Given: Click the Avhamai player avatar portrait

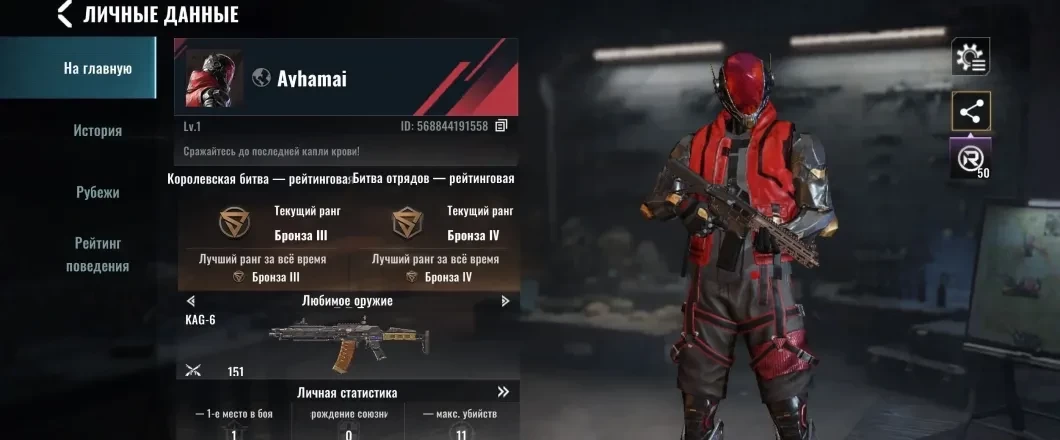Looking at the screenshot, I should click(214, 78).
